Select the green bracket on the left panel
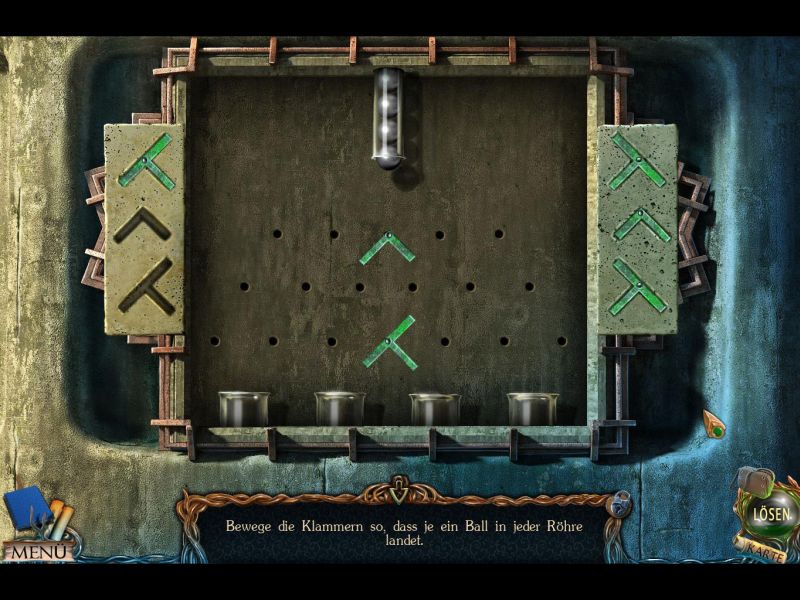 coord(146,162)
